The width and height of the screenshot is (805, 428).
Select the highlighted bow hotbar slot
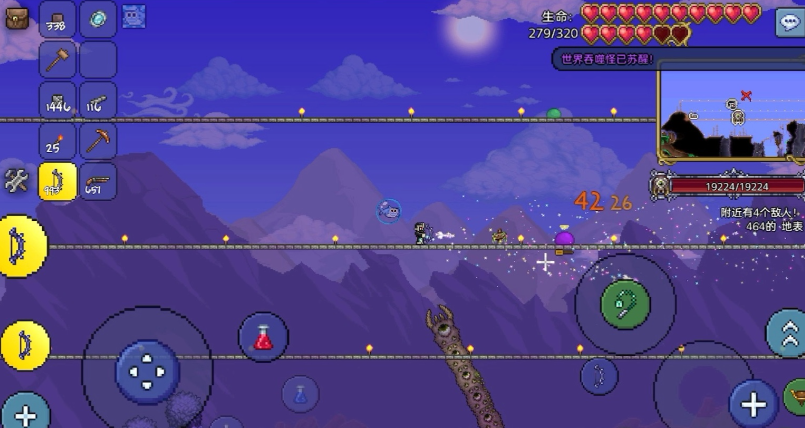[58, 182]
